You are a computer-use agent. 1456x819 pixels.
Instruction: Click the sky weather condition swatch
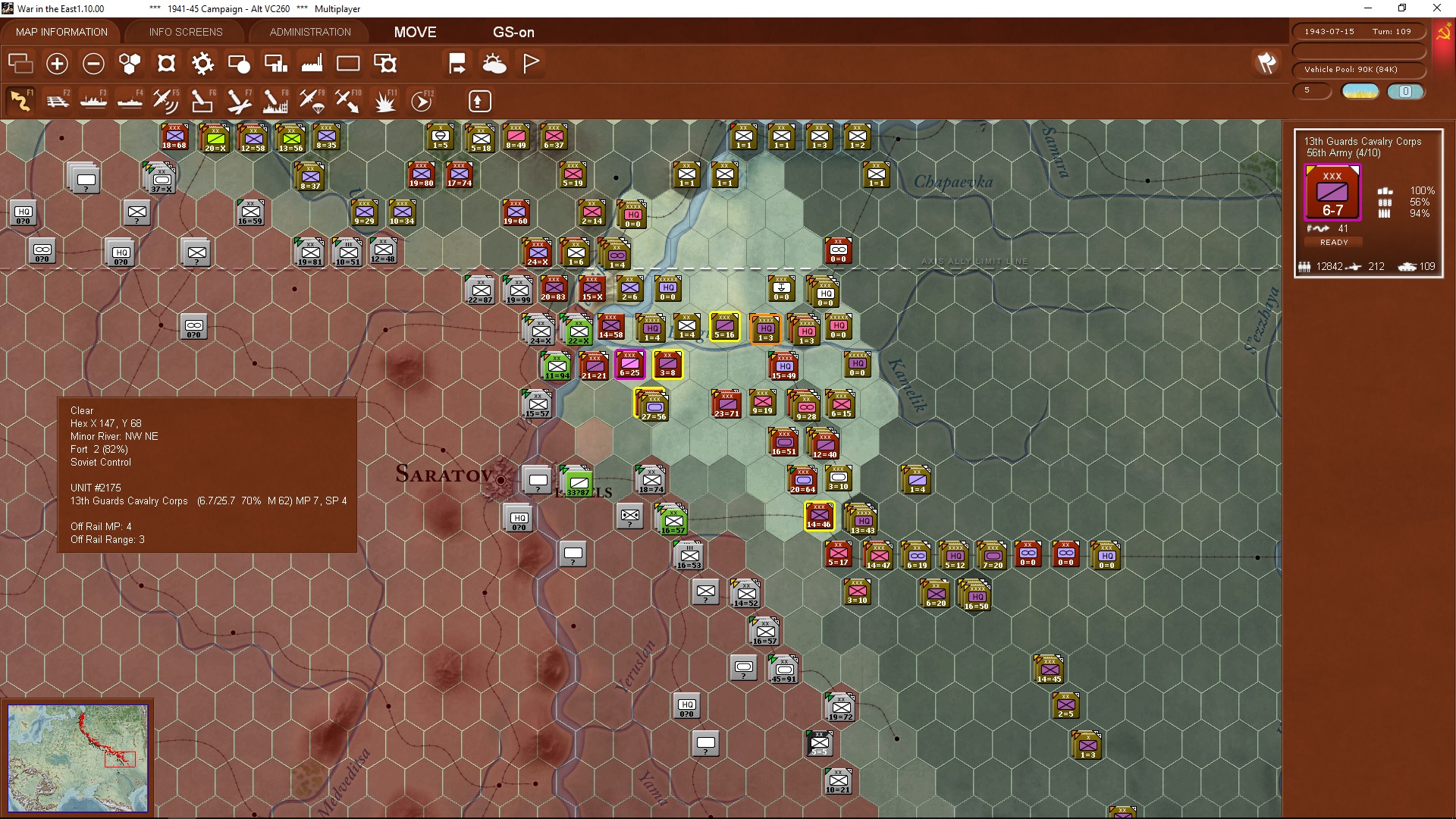(1360, 90)
